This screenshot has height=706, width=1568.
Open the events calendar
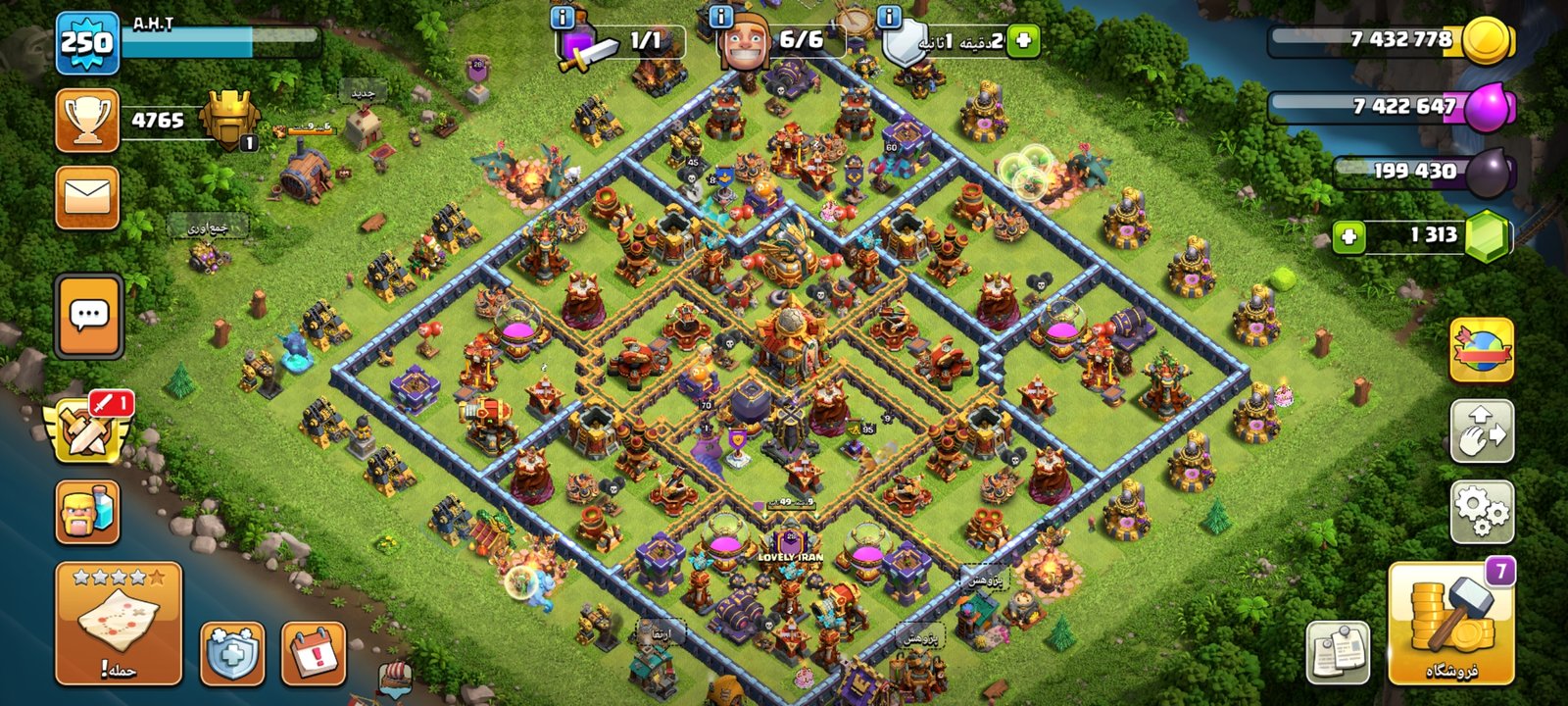point(314,653)
